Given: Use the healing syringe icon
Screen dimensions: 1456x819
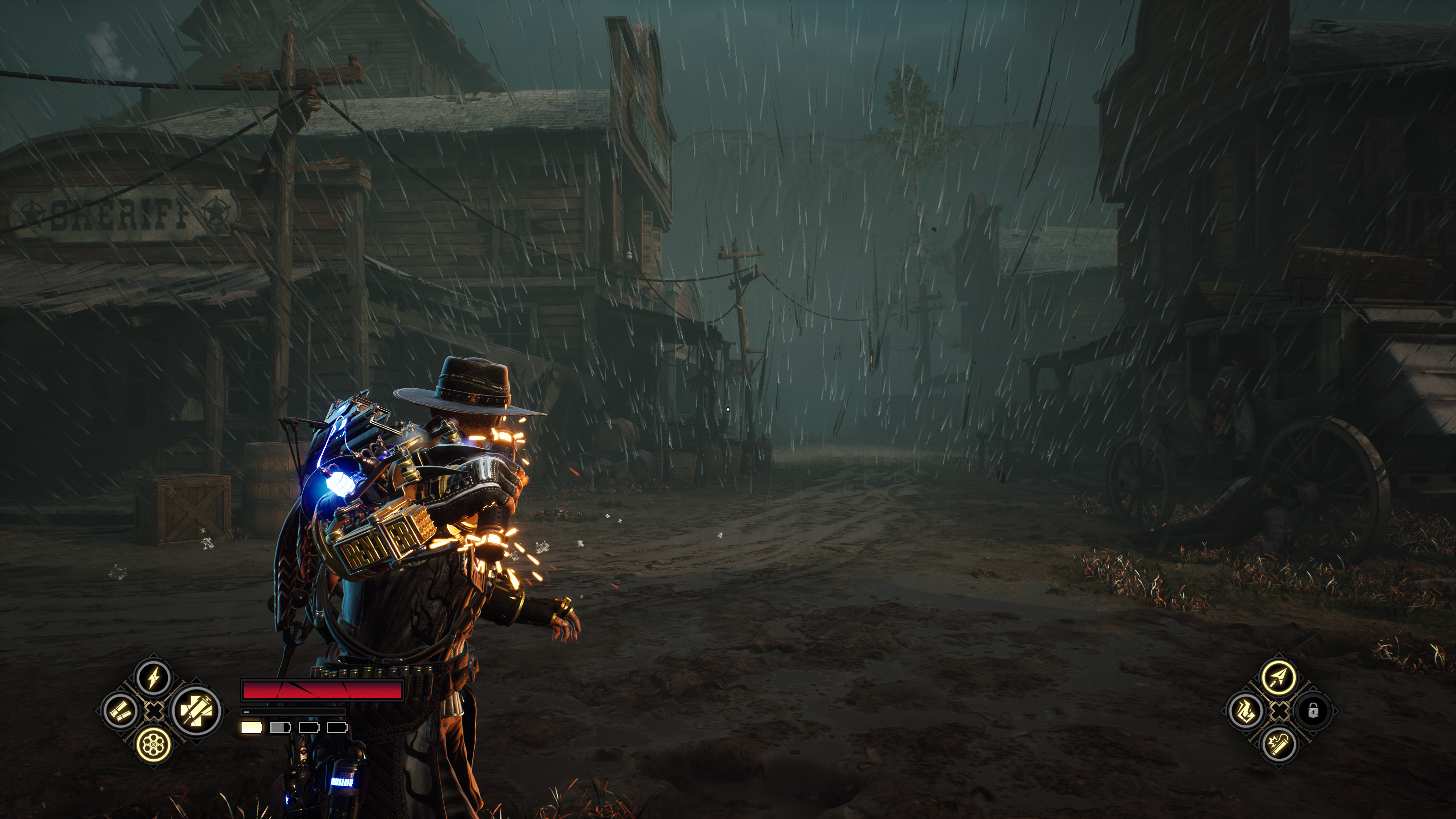Looking at the screenshot, I should point(196,711).
